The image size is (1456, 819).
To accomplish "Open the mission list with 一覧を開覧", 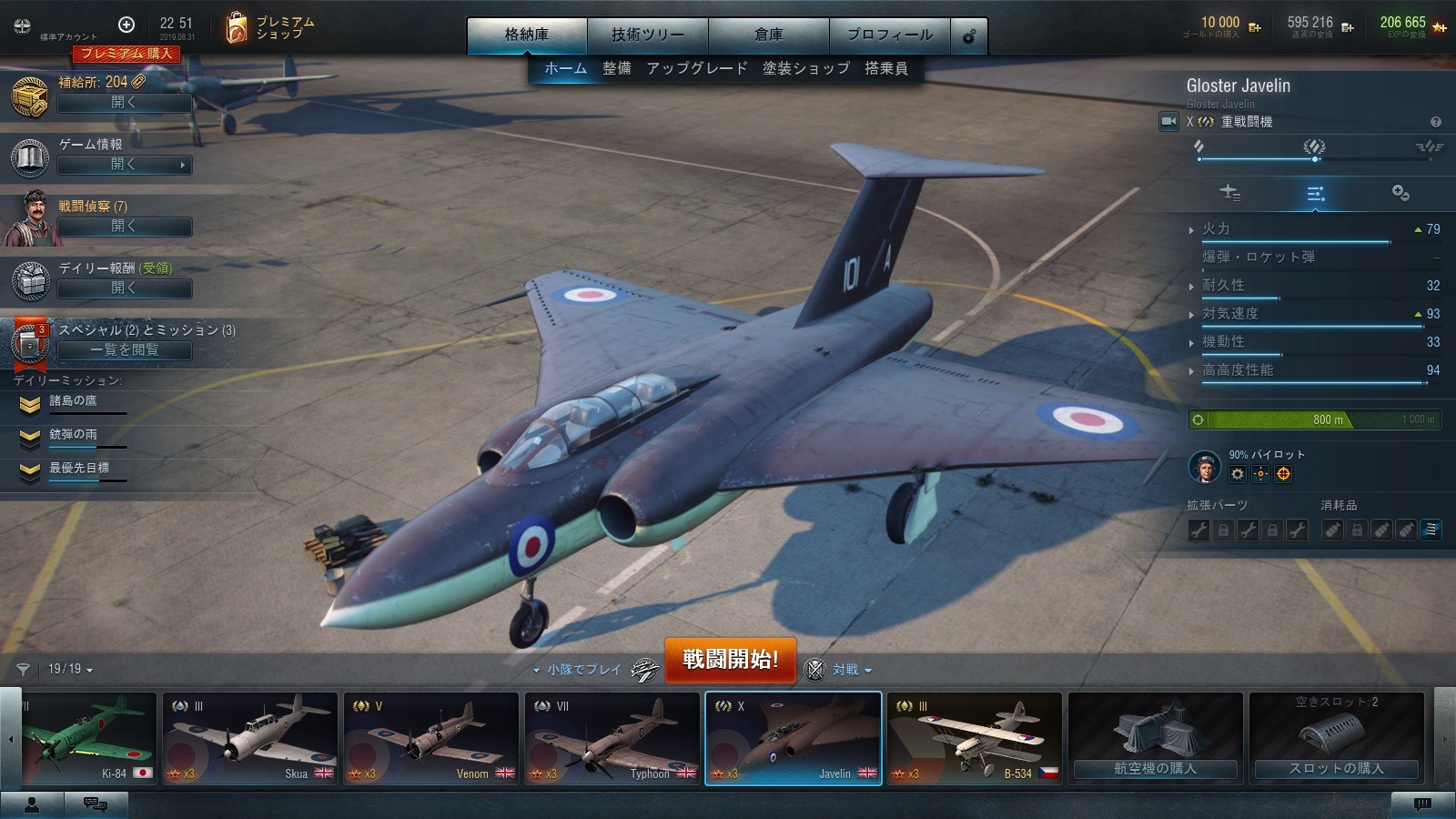I will (x=124, y=350).
